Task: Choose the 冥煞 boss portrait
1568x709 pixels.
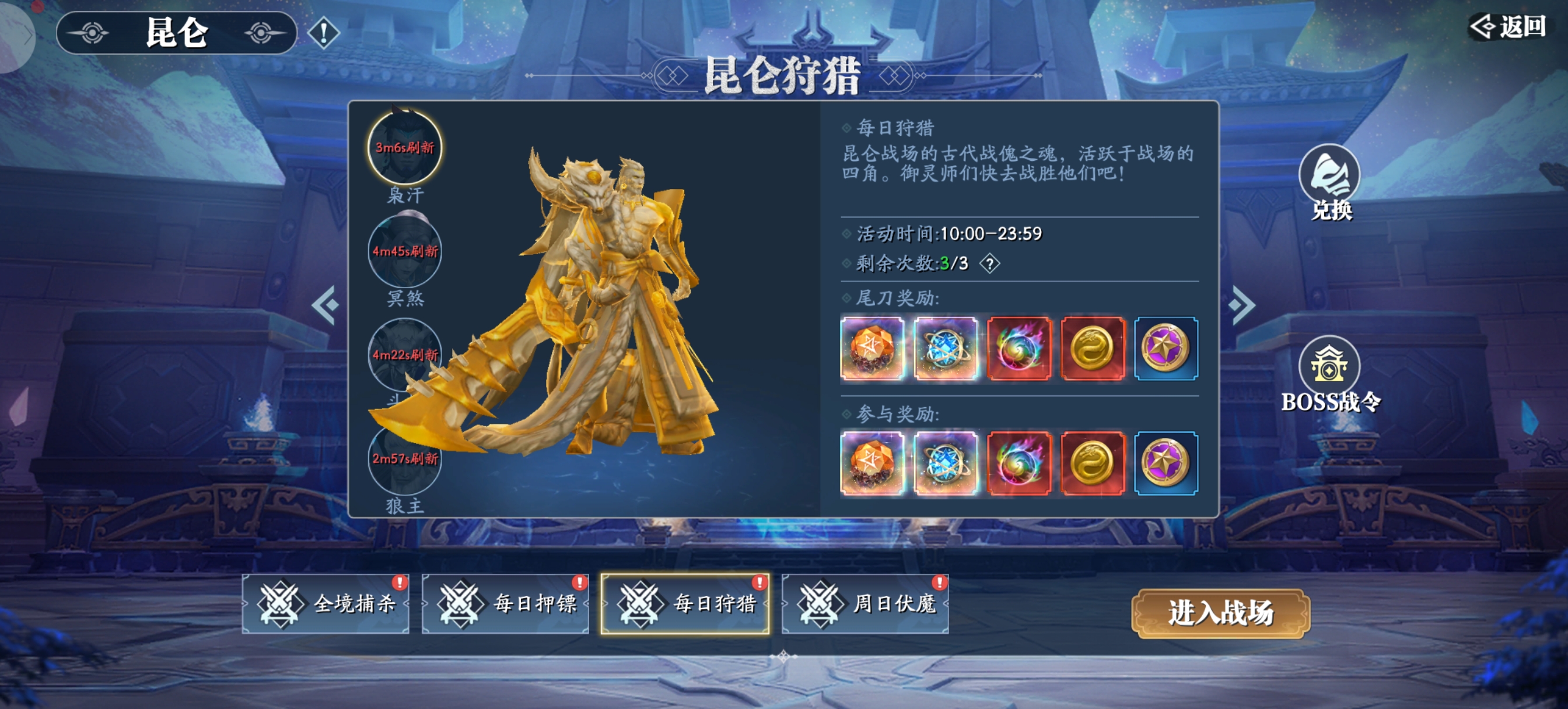Action: coord(405,251)
